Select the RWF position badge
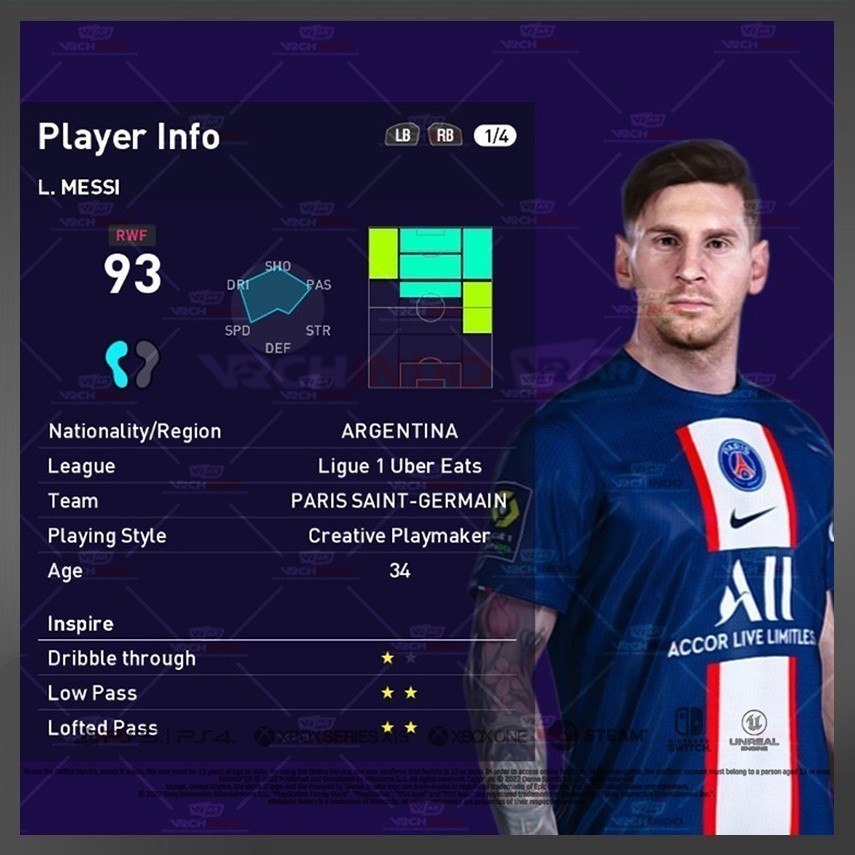The image size is (855, 855). pos(132,237)
